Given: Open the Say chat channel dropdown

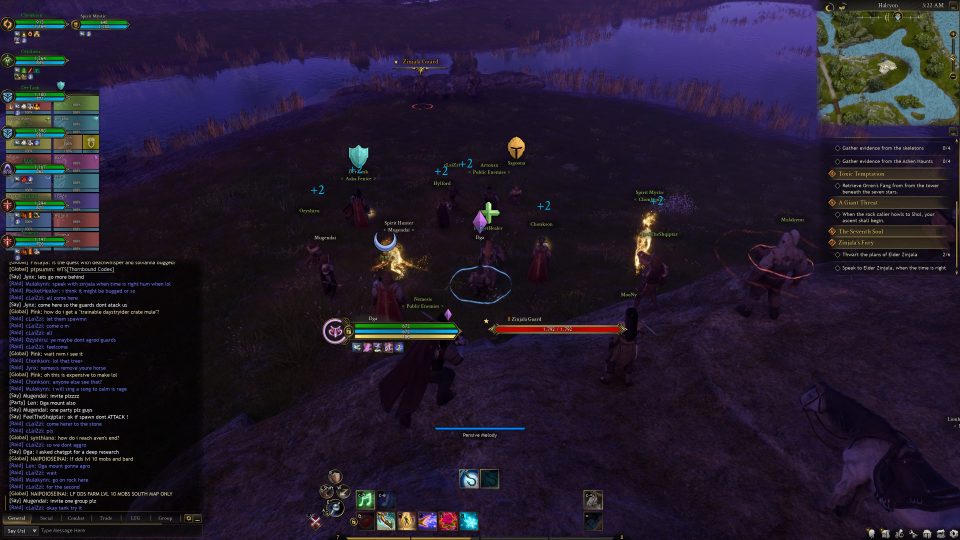Looking at the screenshot, I should tap(20, 530).
